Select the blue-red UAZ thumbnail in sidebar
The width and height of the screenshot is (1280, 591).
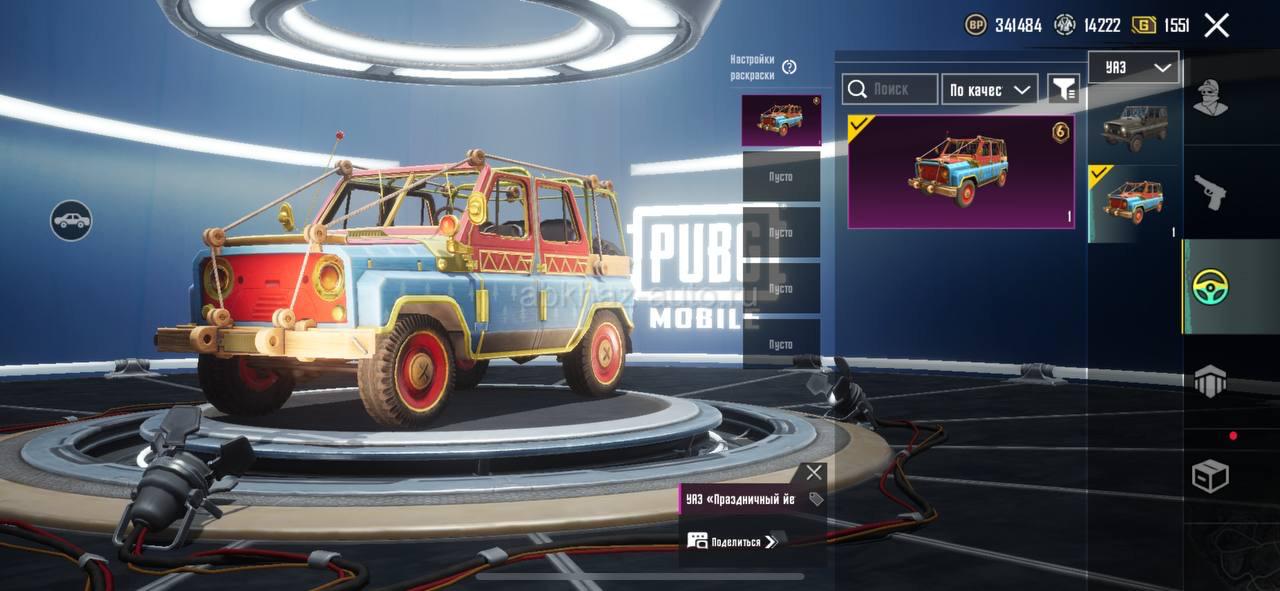coord(1134,203)
